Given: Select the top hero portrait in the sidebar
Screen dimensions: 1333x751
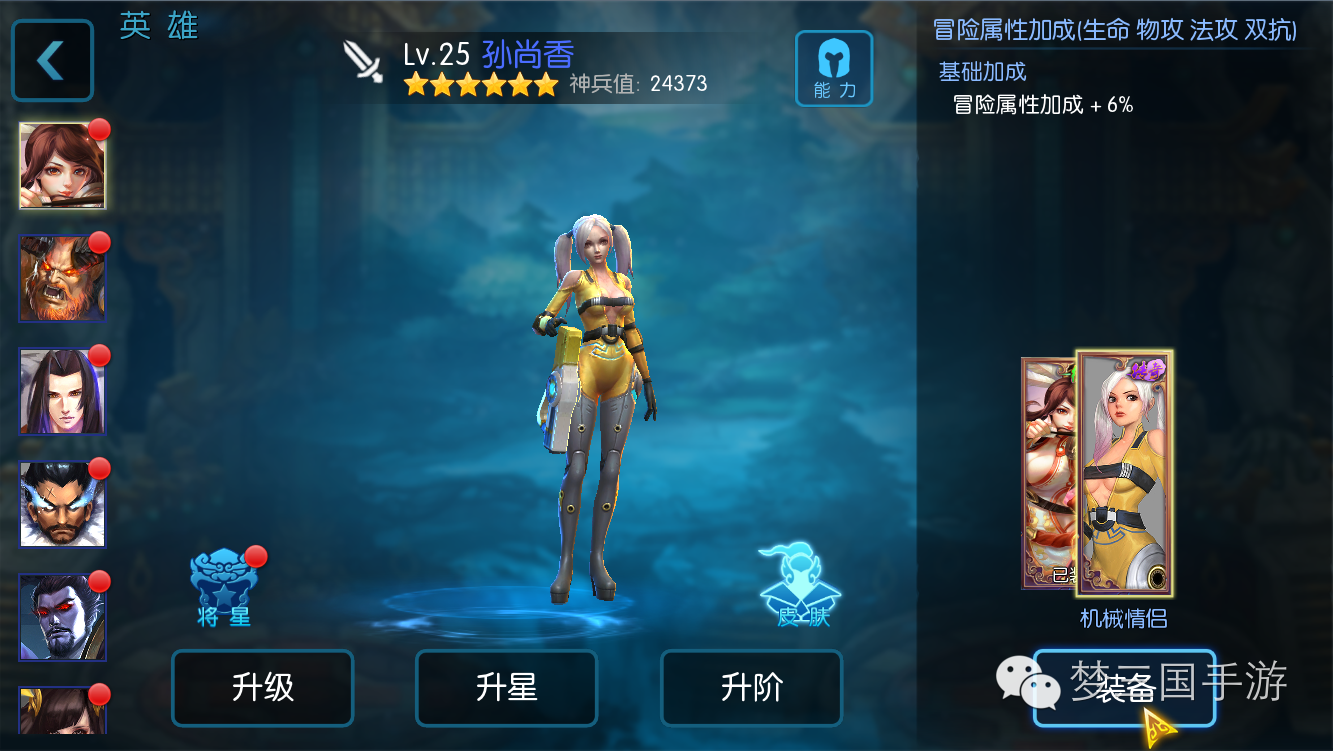Looking at the screenshot, I should (62, 164).
